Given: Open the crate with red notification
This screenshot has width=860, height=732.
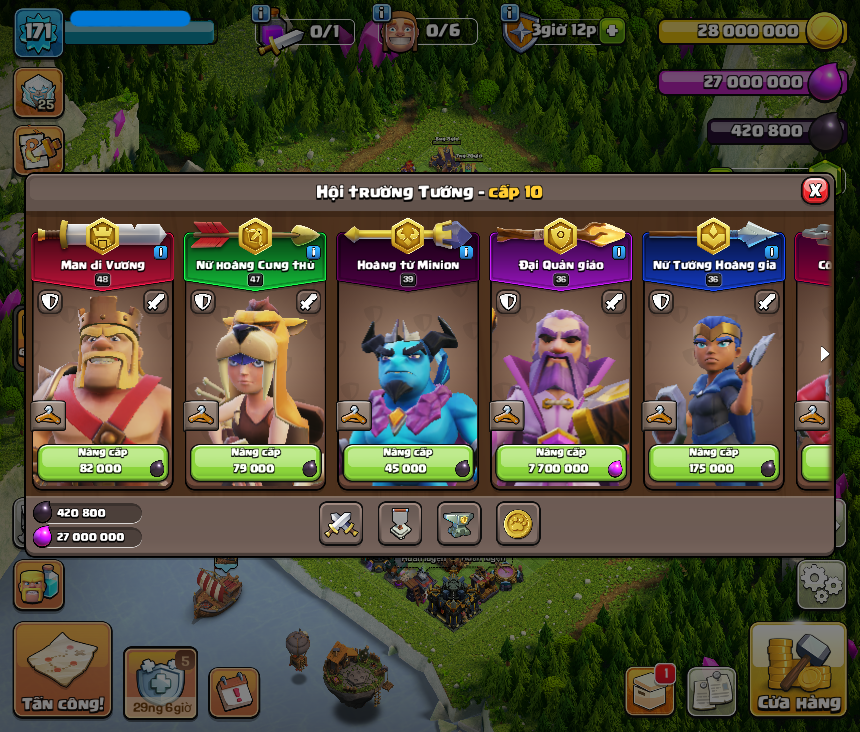Looking at the screenshot, I should pos(650,690).
